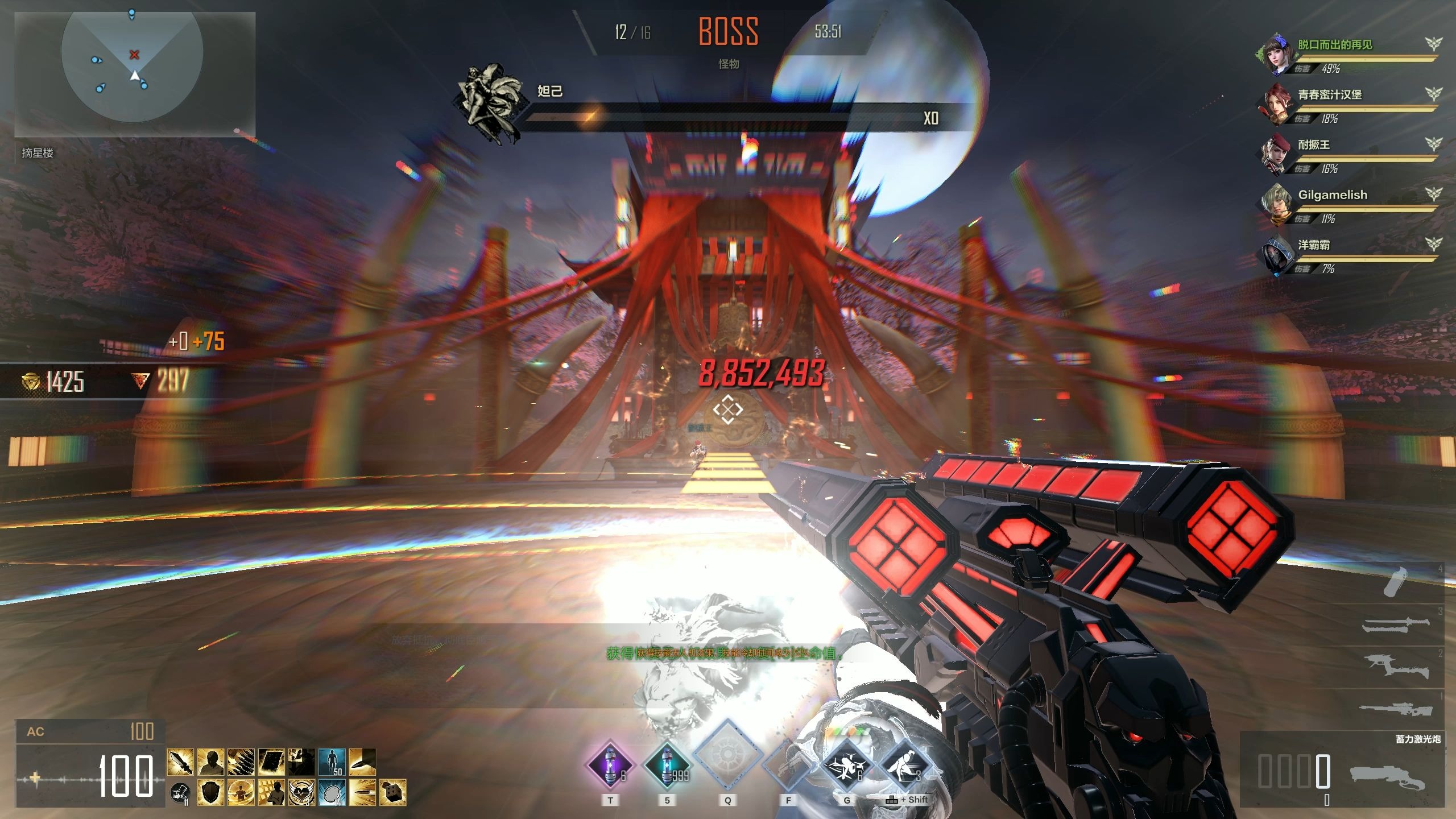Click the shield buff icon
Image resolution: width=1456 pixels, height=819 pixels.
click(210, 792)
